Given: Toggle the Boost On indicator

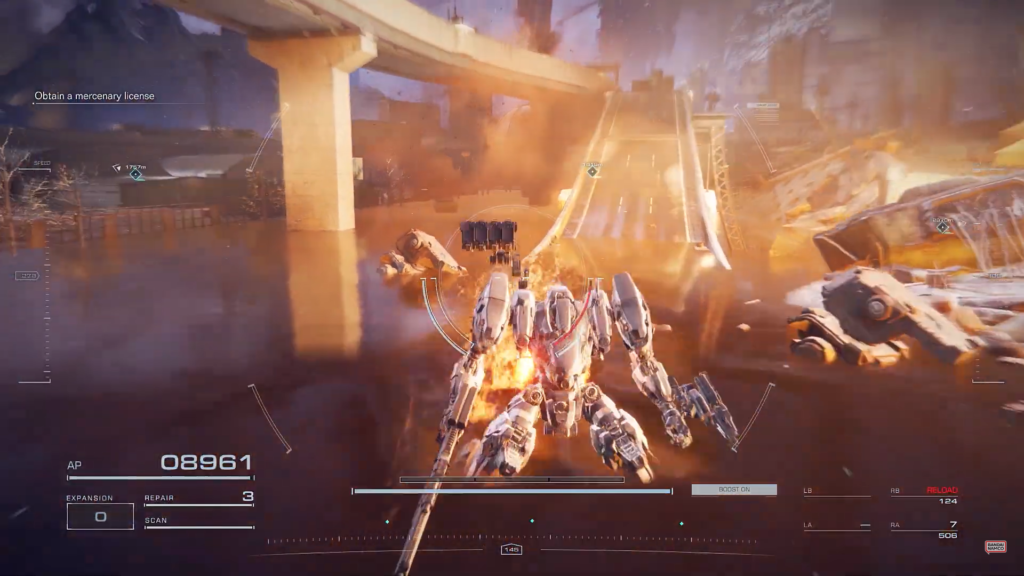Looking at the screenshot, I should (x=734, y=490).
